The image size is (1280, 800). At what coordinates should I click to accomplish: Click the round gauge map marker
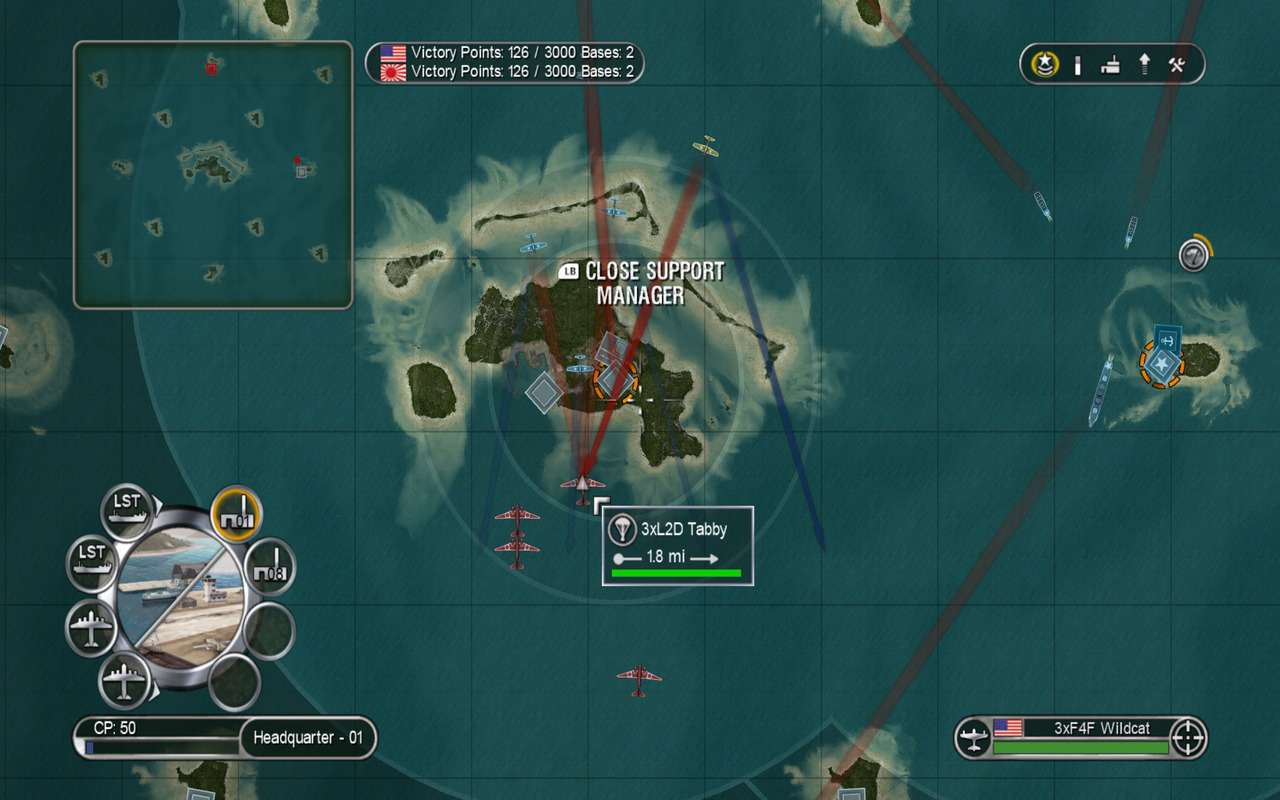[1192, 256]
